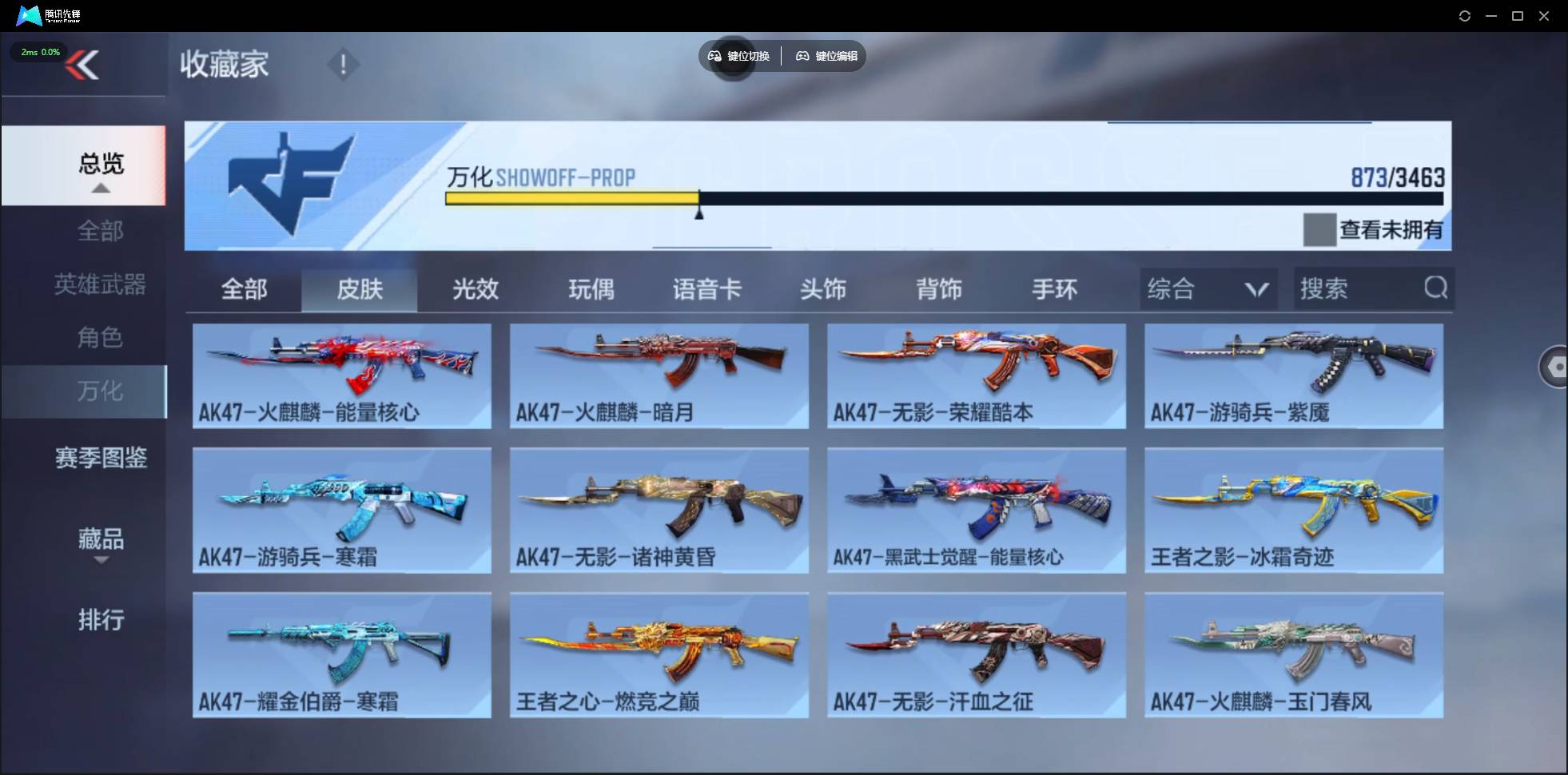This screenshot has height=775, width=1568.
Task: Go to 赛季图鉴 in the sidebar
Action: click(x=101, y=457)
